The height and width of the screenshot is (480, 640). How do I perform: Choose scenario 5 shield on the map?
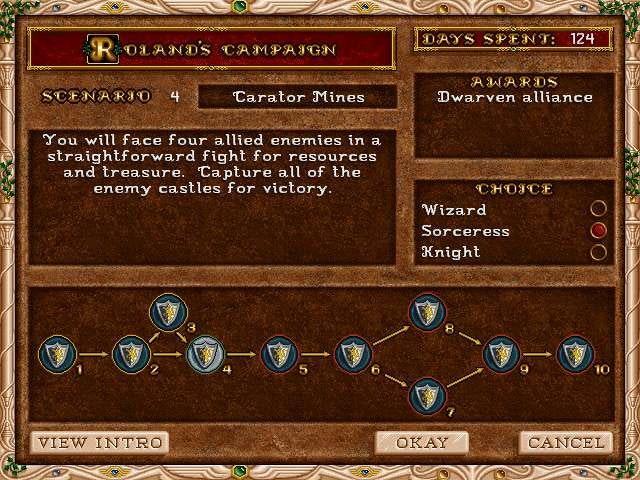(x=279, y=353)
